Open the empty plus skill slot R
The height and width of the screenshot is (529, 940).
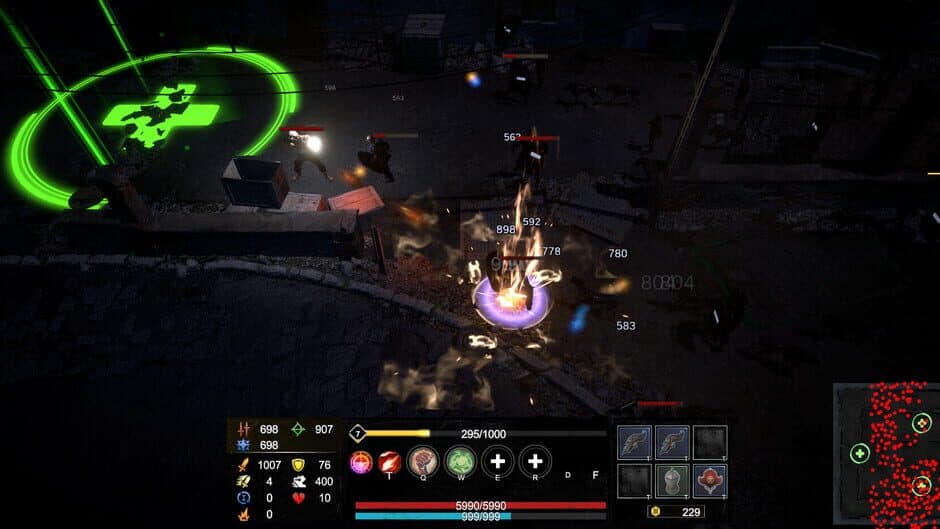point(535,462)
